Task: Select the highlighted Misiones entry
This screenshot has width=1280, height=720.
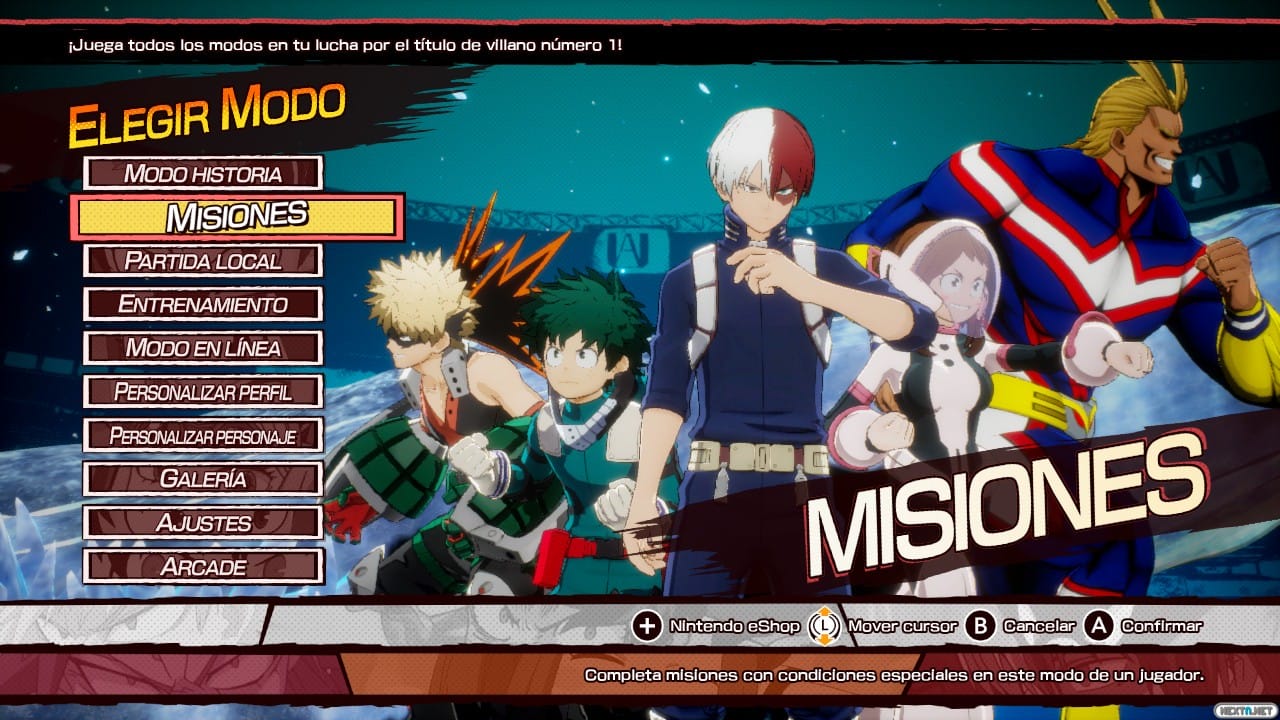Action: point(237,217)
